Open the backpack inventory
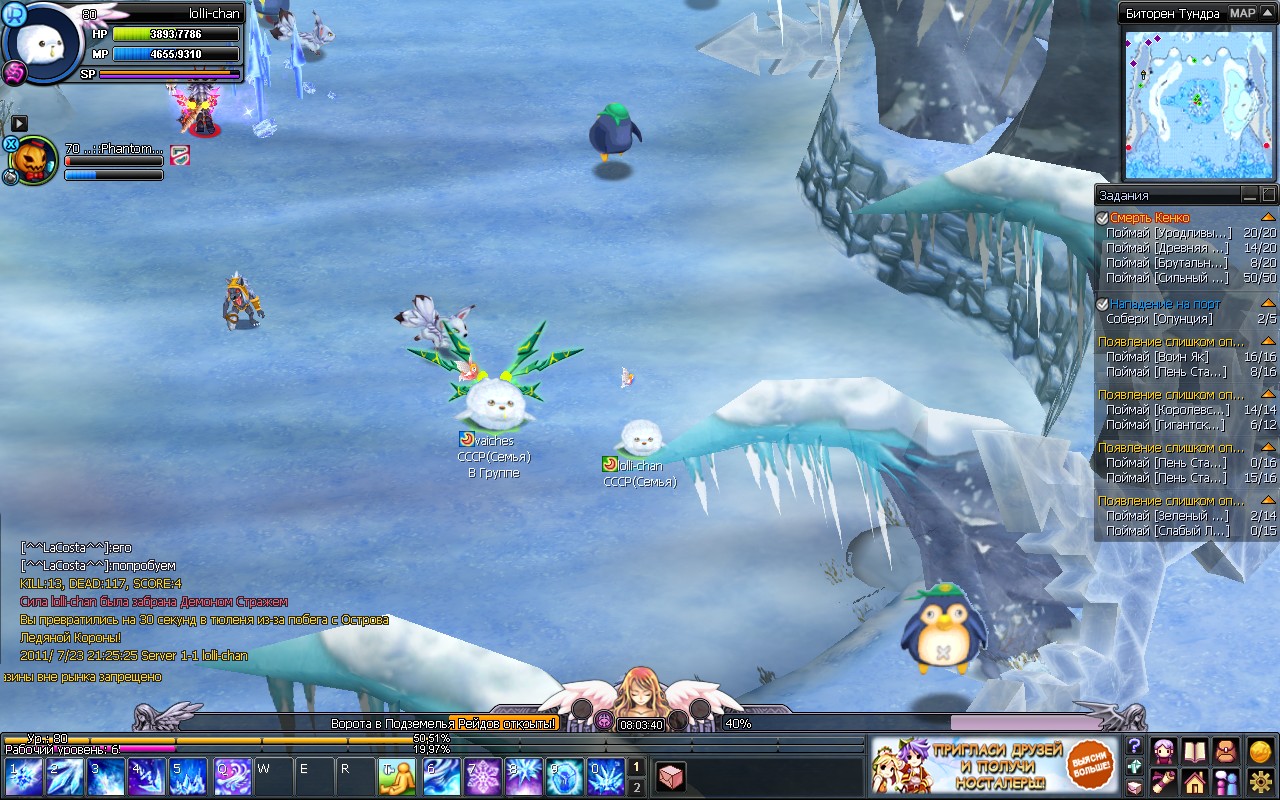1280x800 pixels. (1226, 750)
